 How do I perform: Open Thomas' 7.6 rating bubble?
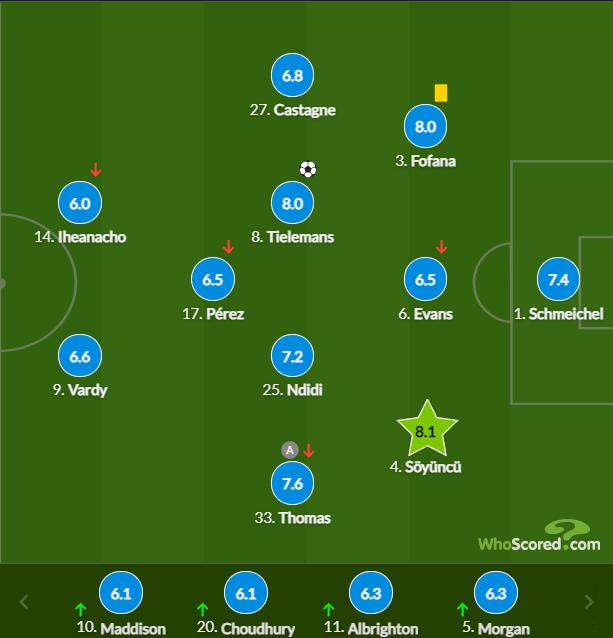[x=292, y=484]
